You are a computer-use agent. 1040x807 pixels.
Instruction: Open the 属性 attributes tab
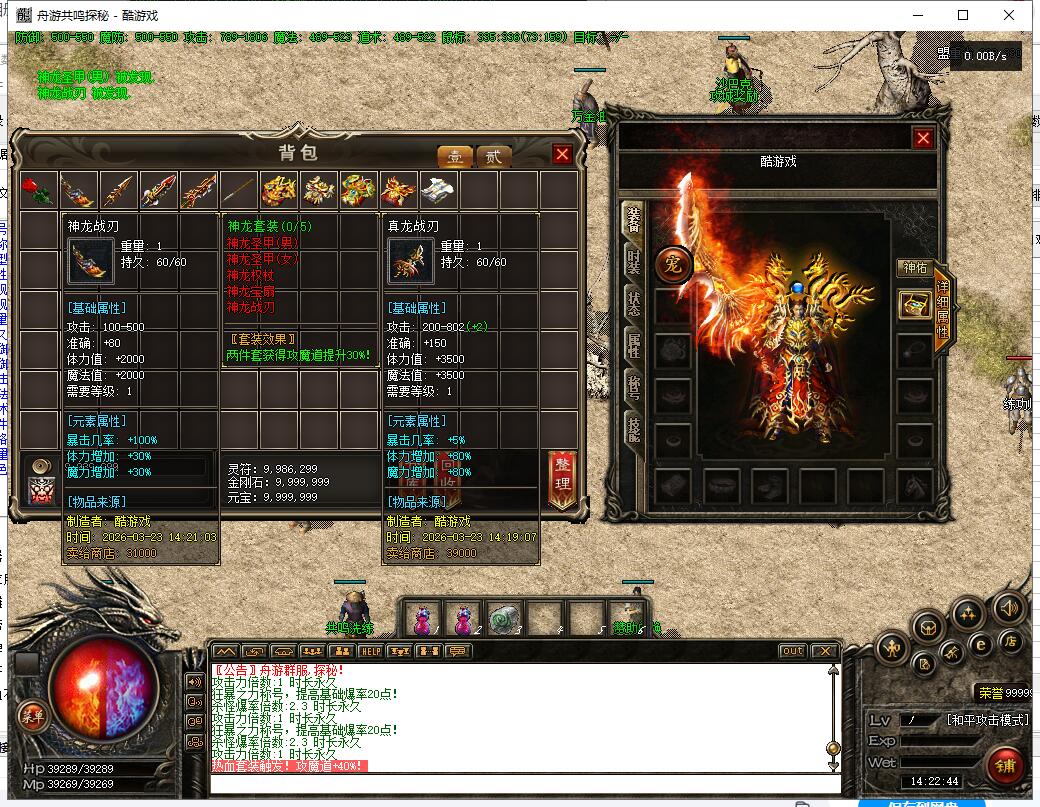pyautogui.click(x=633, y=346)
